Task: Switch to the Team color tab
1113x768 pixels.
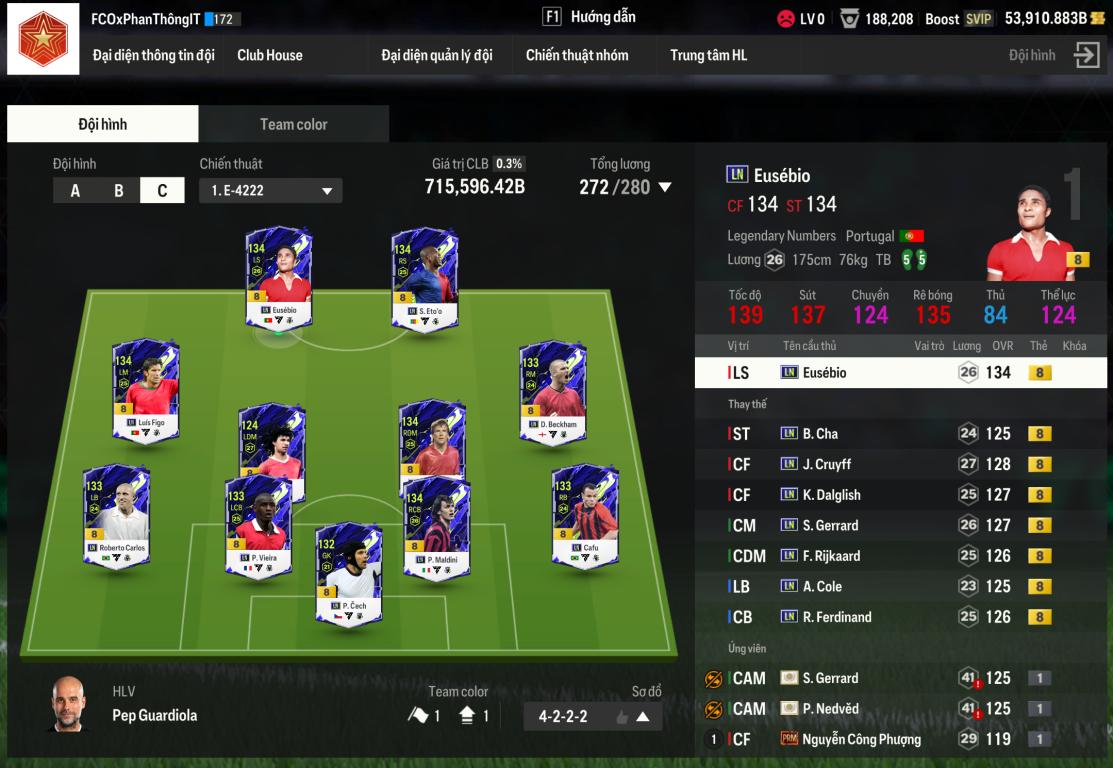Action: (293, 124)
